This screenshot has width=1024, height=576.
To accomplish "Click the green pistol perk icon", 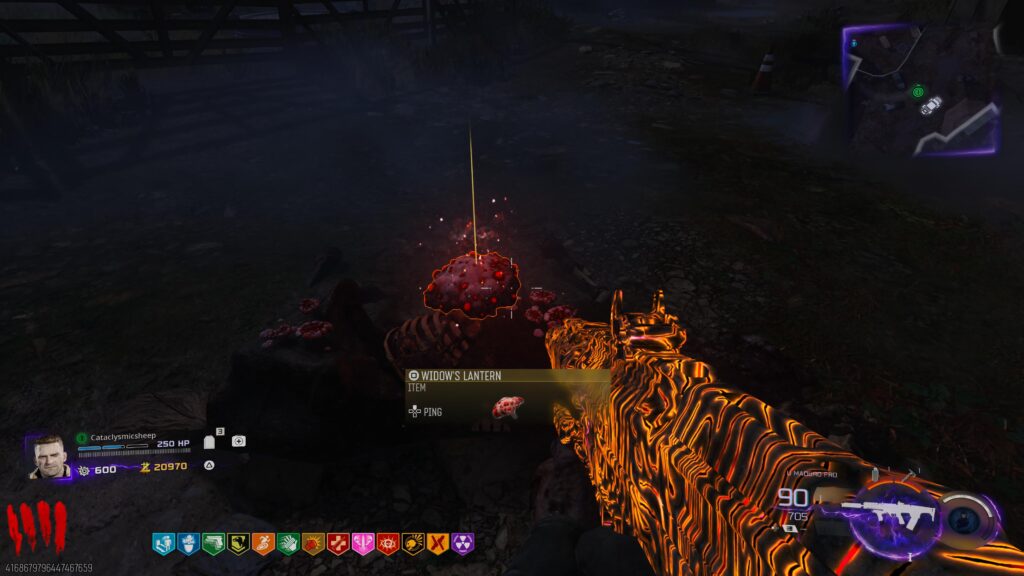I will coord(213,543).
